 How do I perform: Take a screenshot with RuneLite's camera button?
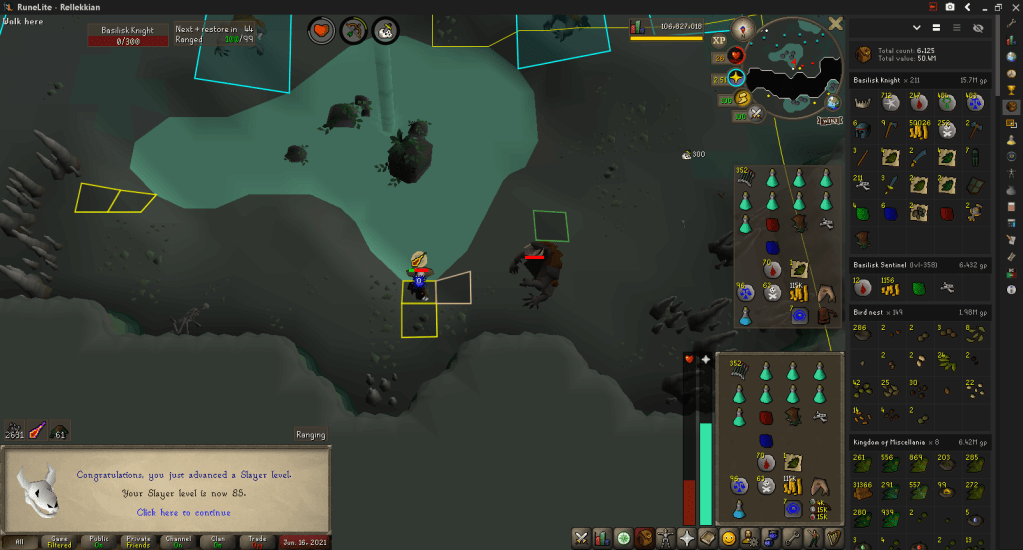pyautogui.click(x=948, y=7)
